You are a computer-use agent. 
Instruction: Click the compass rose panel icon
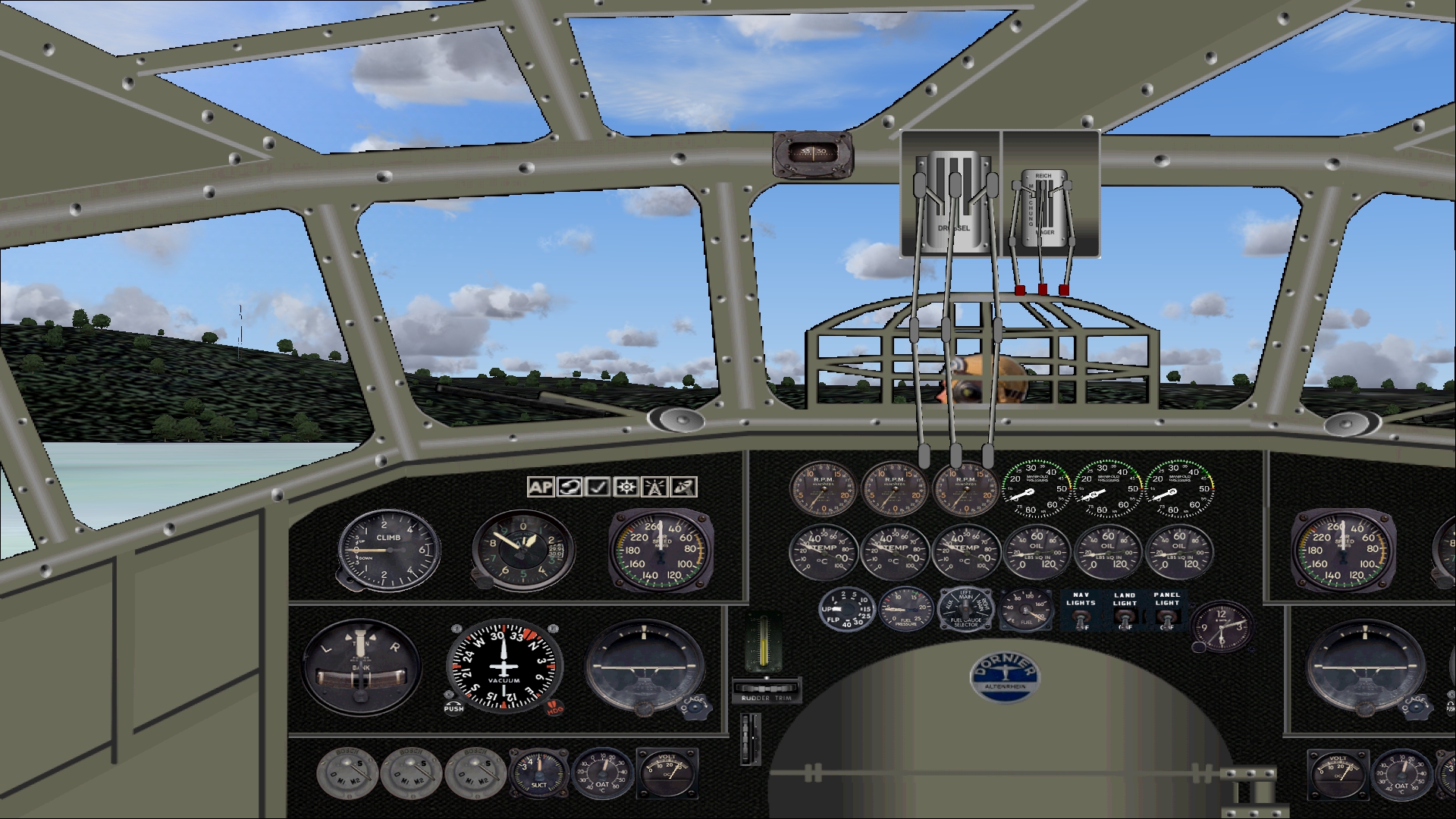pyautogui.click(x=626, y=487)
